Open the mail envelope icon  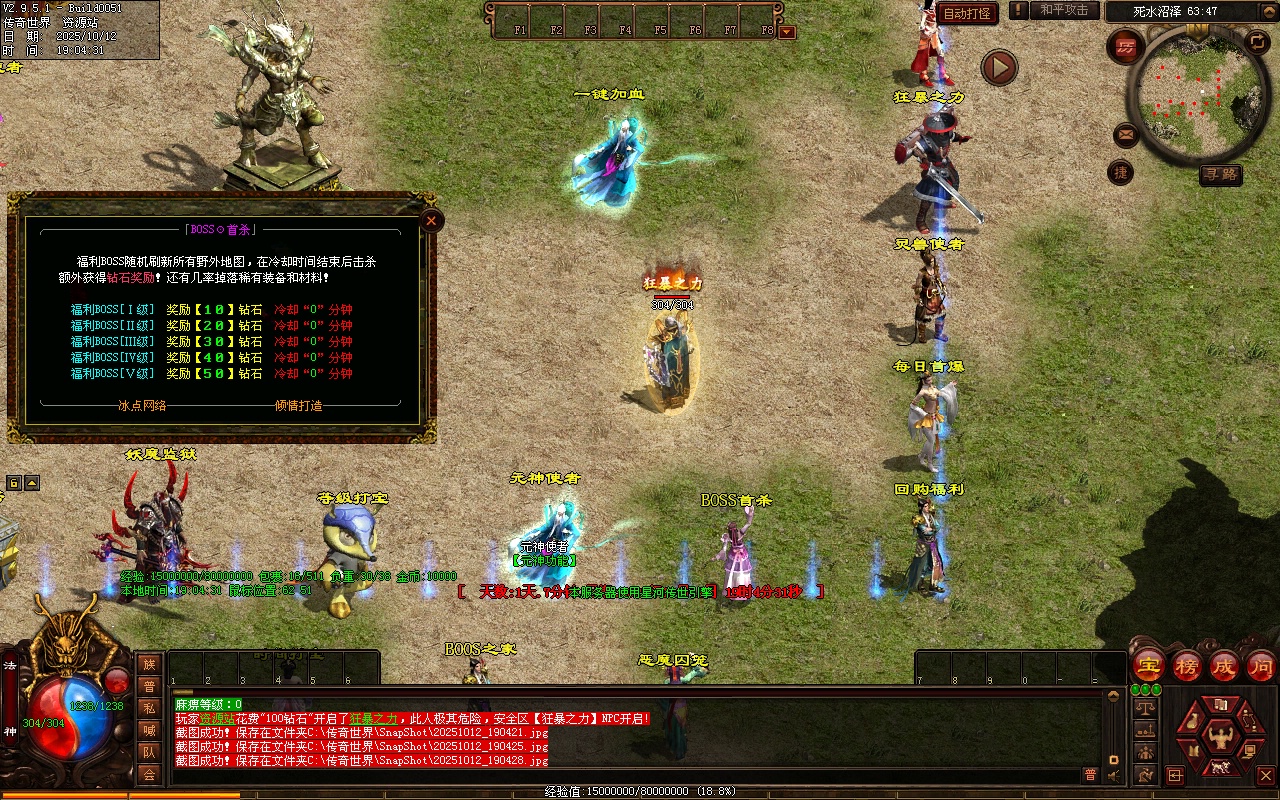click(x=1126, y=134)
